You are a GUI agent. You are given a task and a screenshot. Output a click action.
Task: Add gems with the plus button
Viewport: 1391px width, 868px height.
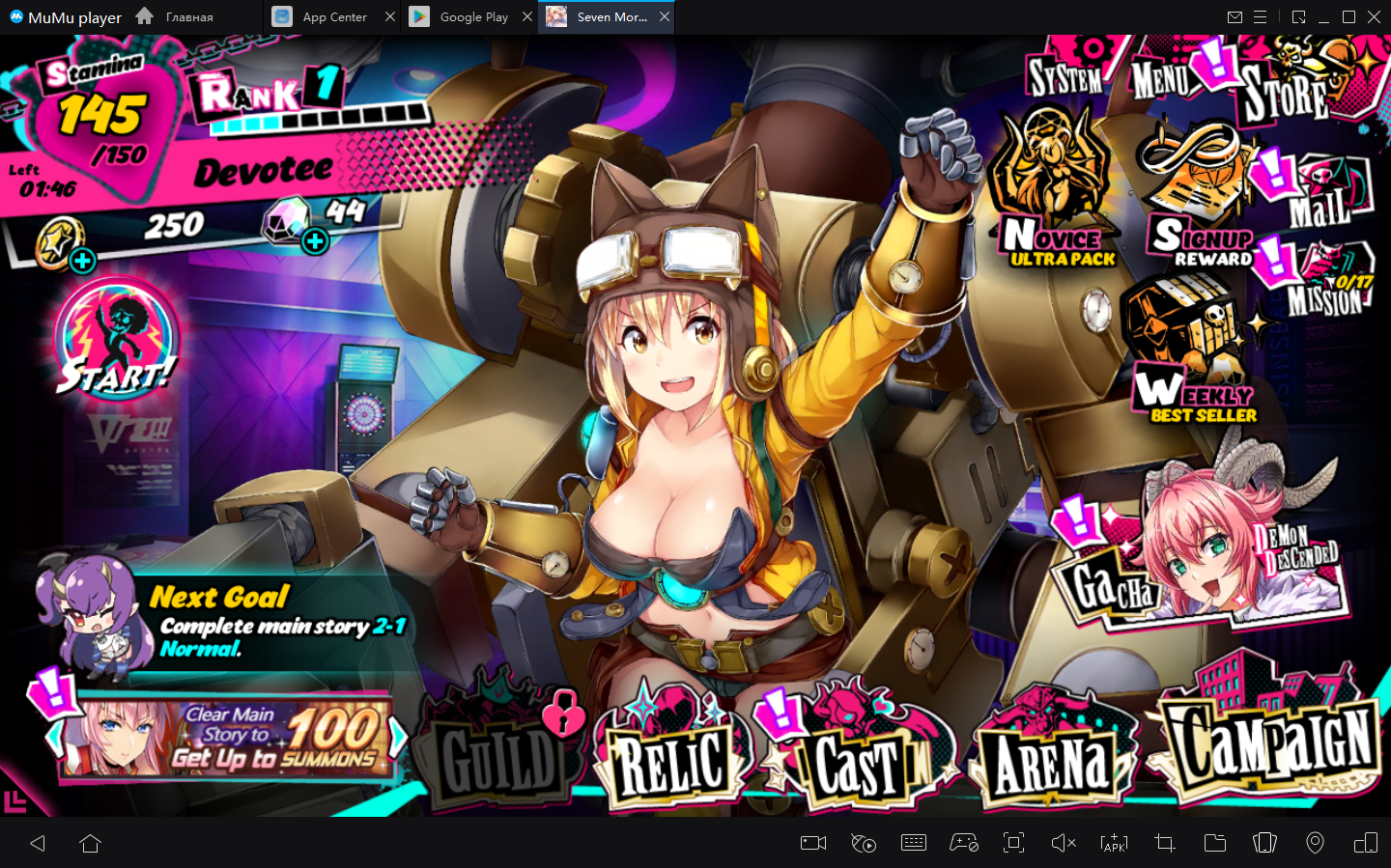(x=315, y=241)
